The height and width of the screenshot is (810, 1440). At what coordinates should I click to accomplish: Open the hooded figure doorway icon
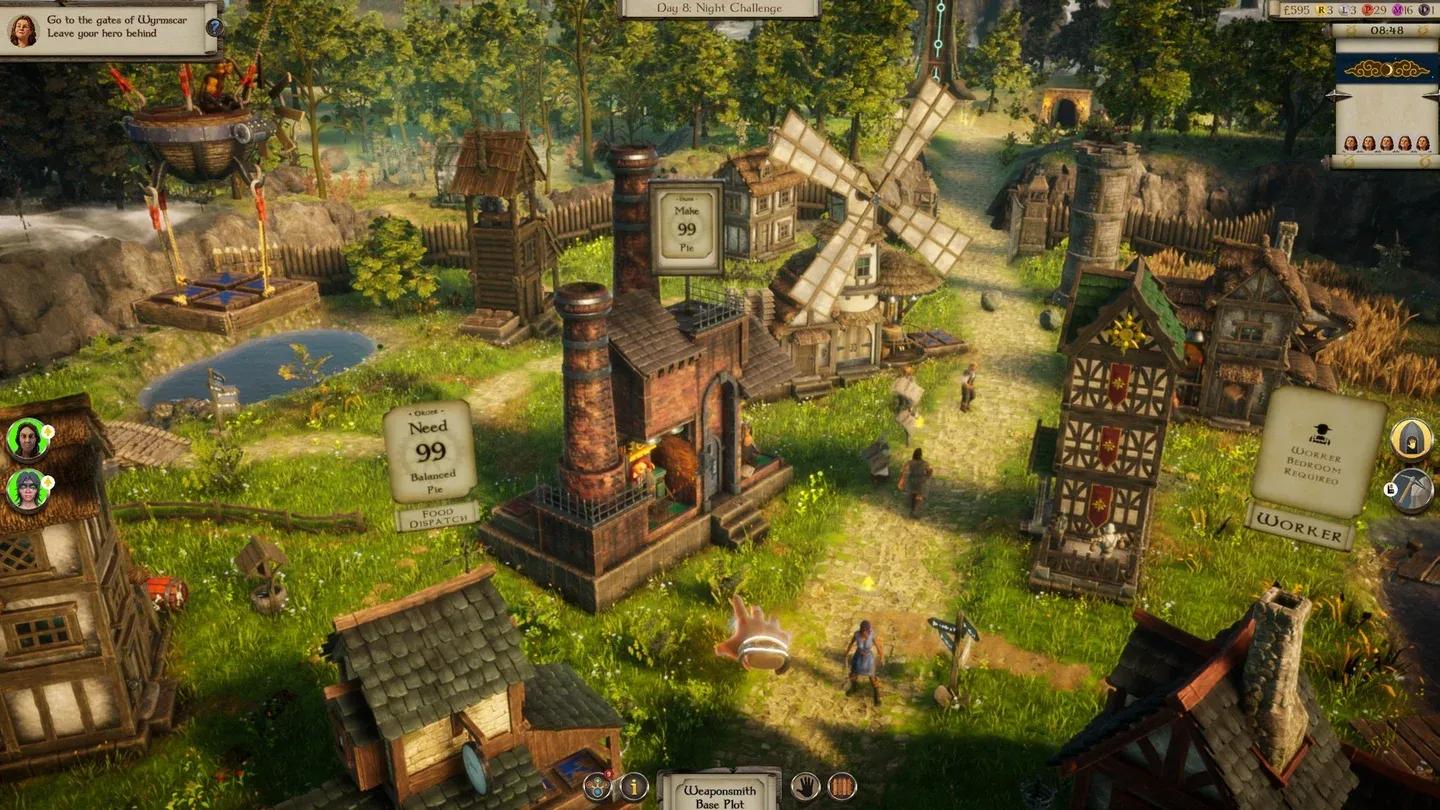click(x=1411, y=439)
